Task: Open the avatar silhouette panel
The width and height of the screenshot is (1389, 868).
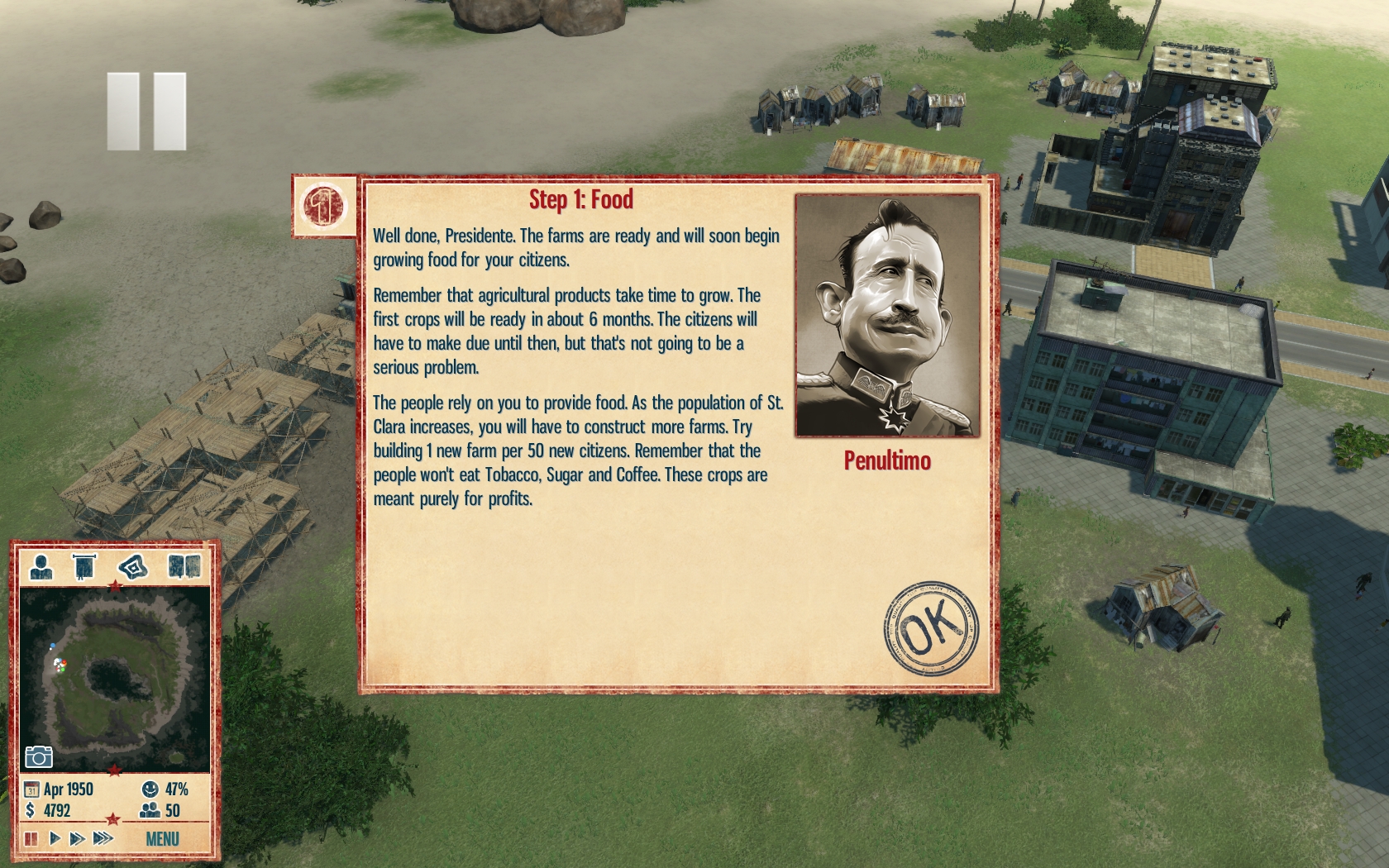Action: 41,567
